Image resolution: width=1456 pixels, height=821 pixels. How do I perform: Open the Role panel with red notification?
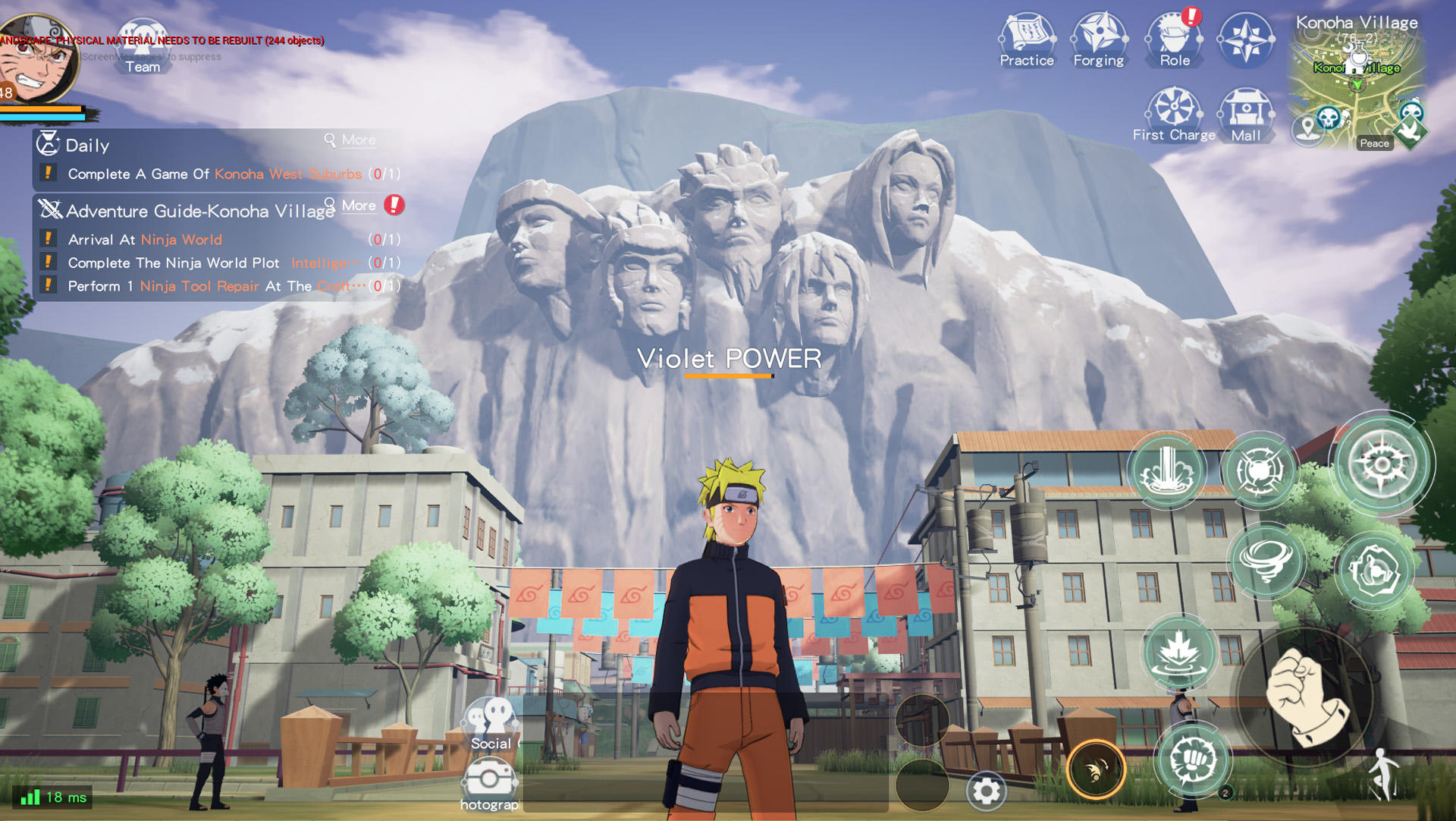coord(1173,34)
